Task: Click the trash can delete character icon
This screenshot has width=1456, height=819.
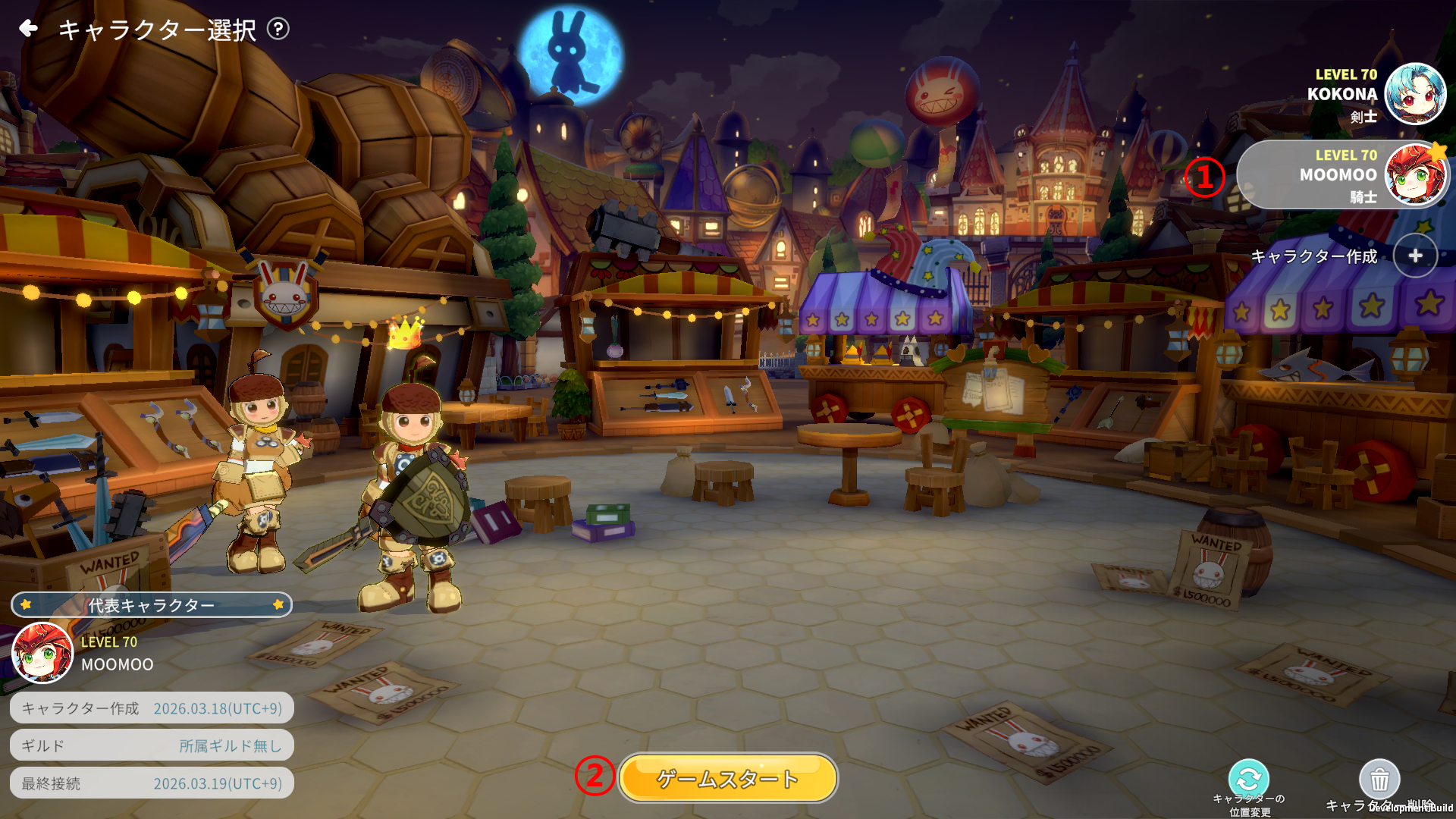Action: (1379, 779)
